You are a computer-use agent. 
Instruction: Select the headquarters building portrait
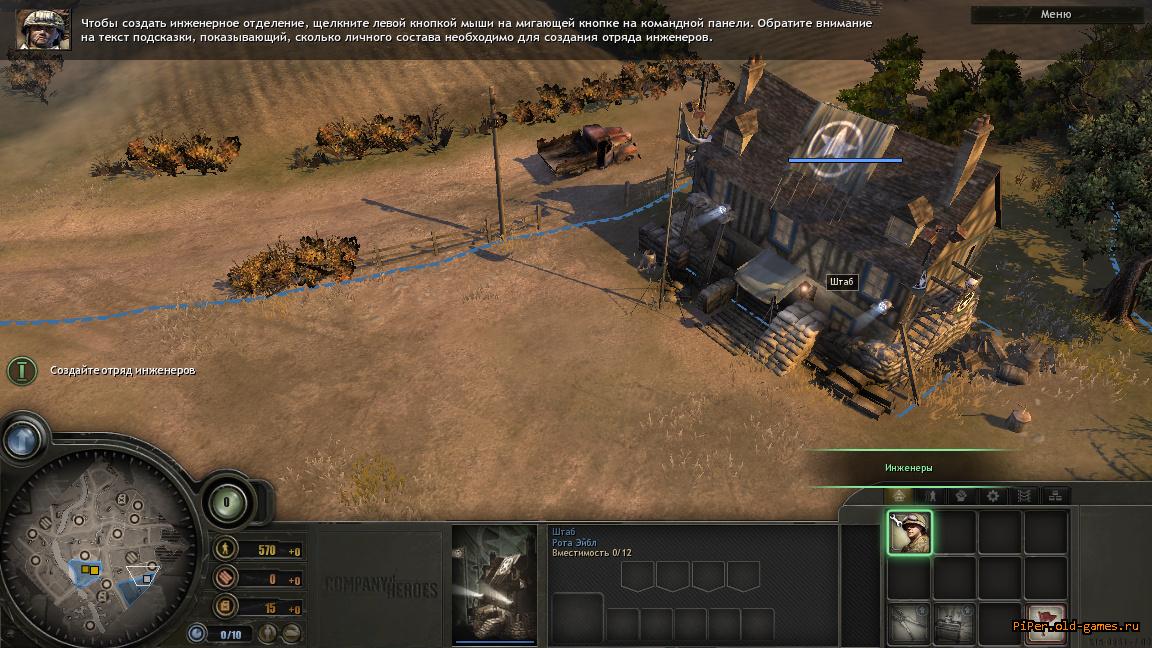coord(494,585)
